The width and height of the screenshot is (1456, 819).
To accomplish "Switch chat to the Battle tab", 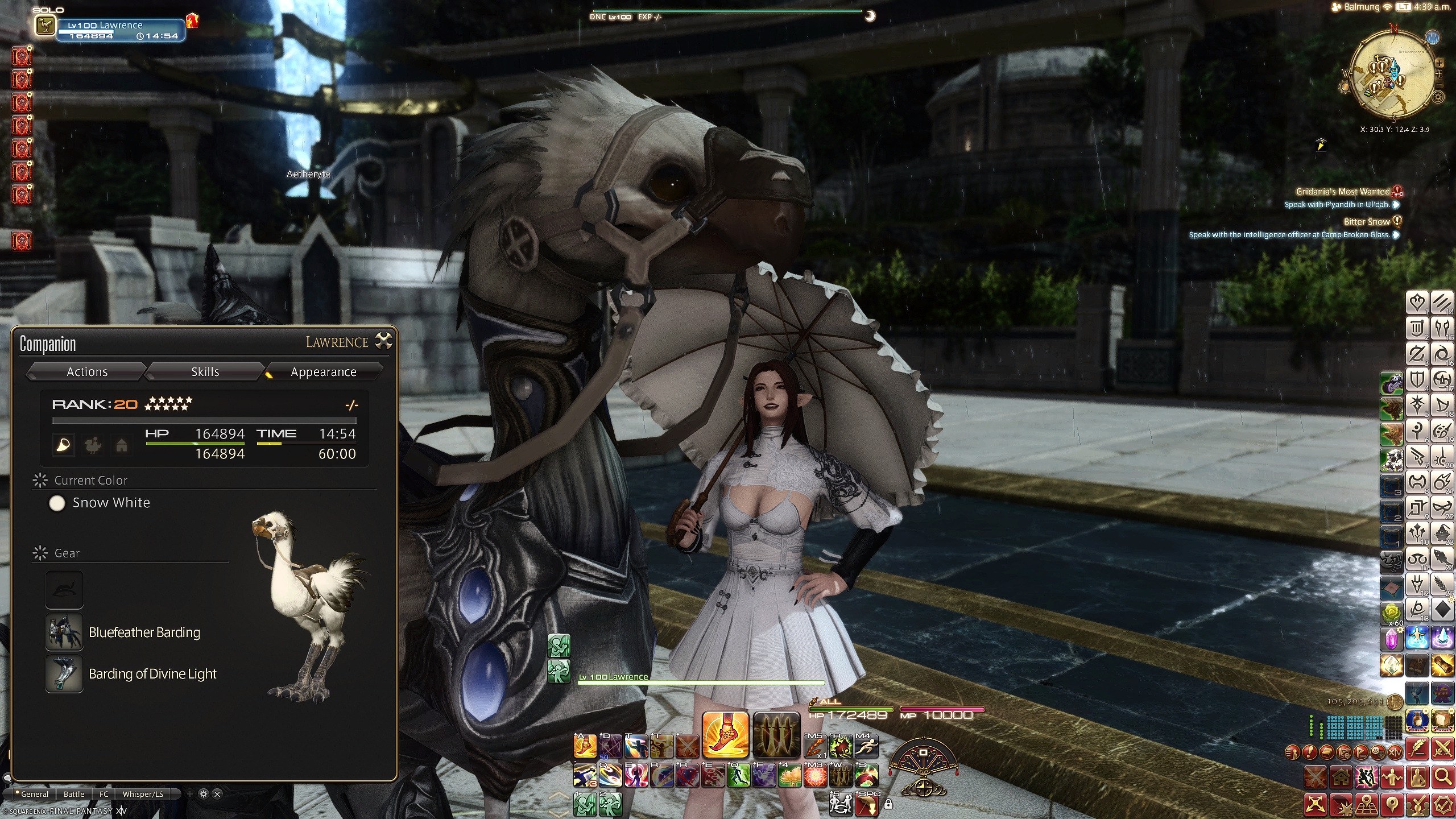I will tap(74, 794).
